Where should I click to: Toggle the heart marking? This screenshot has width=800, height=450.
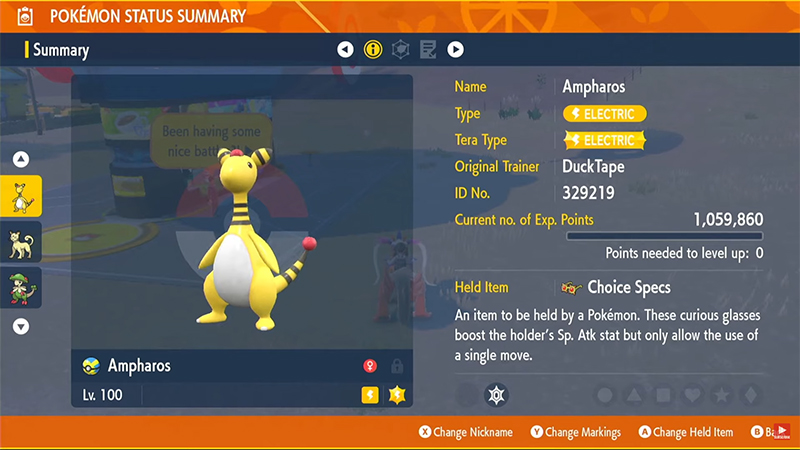(x=692, y=394)
